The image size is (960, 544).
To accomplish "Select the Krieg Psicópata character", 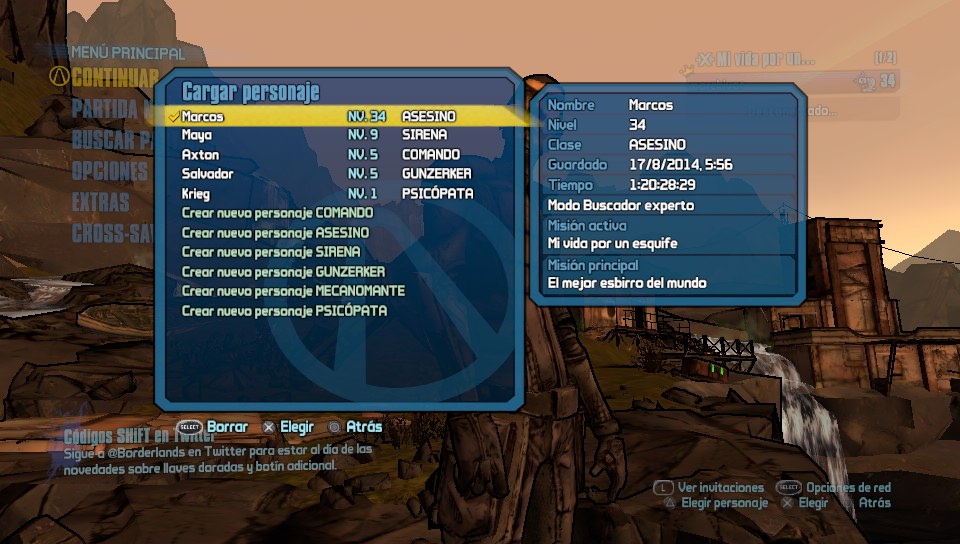I will (x=318, y=193).
